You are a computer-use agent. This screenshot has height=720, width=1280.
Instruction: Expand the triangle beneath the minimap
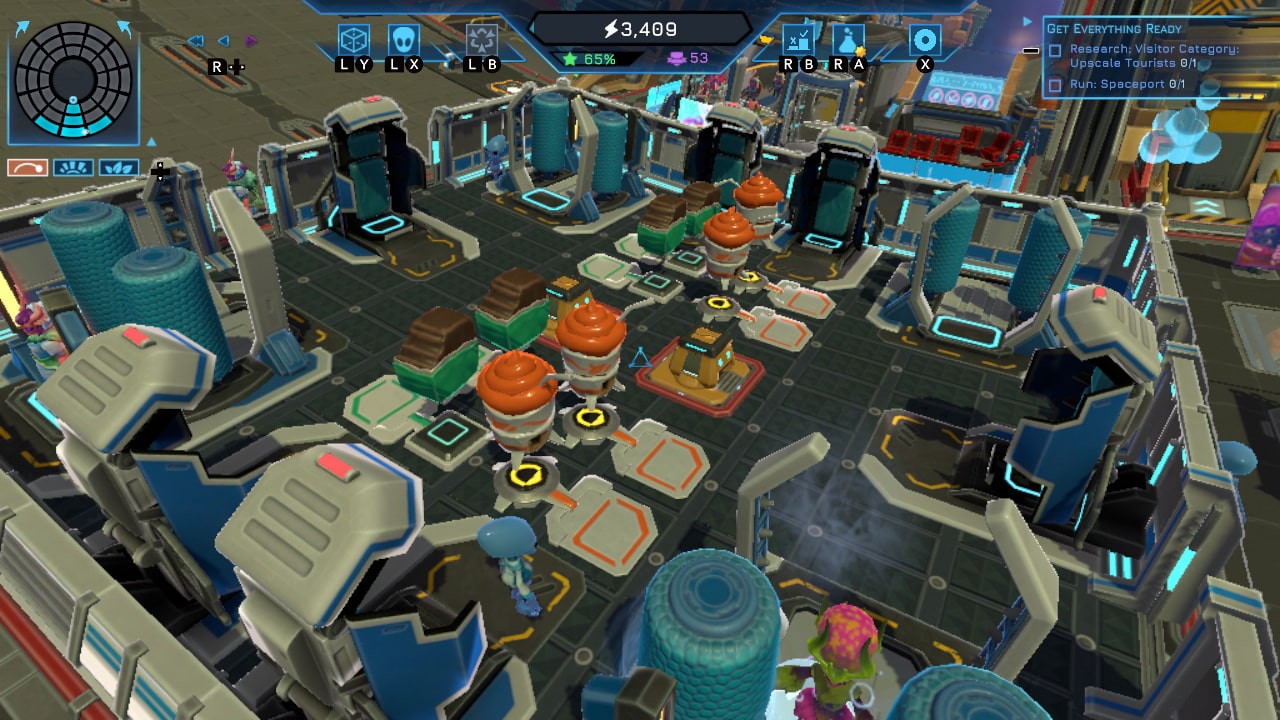pyautogui.click(x=151, y=142)
